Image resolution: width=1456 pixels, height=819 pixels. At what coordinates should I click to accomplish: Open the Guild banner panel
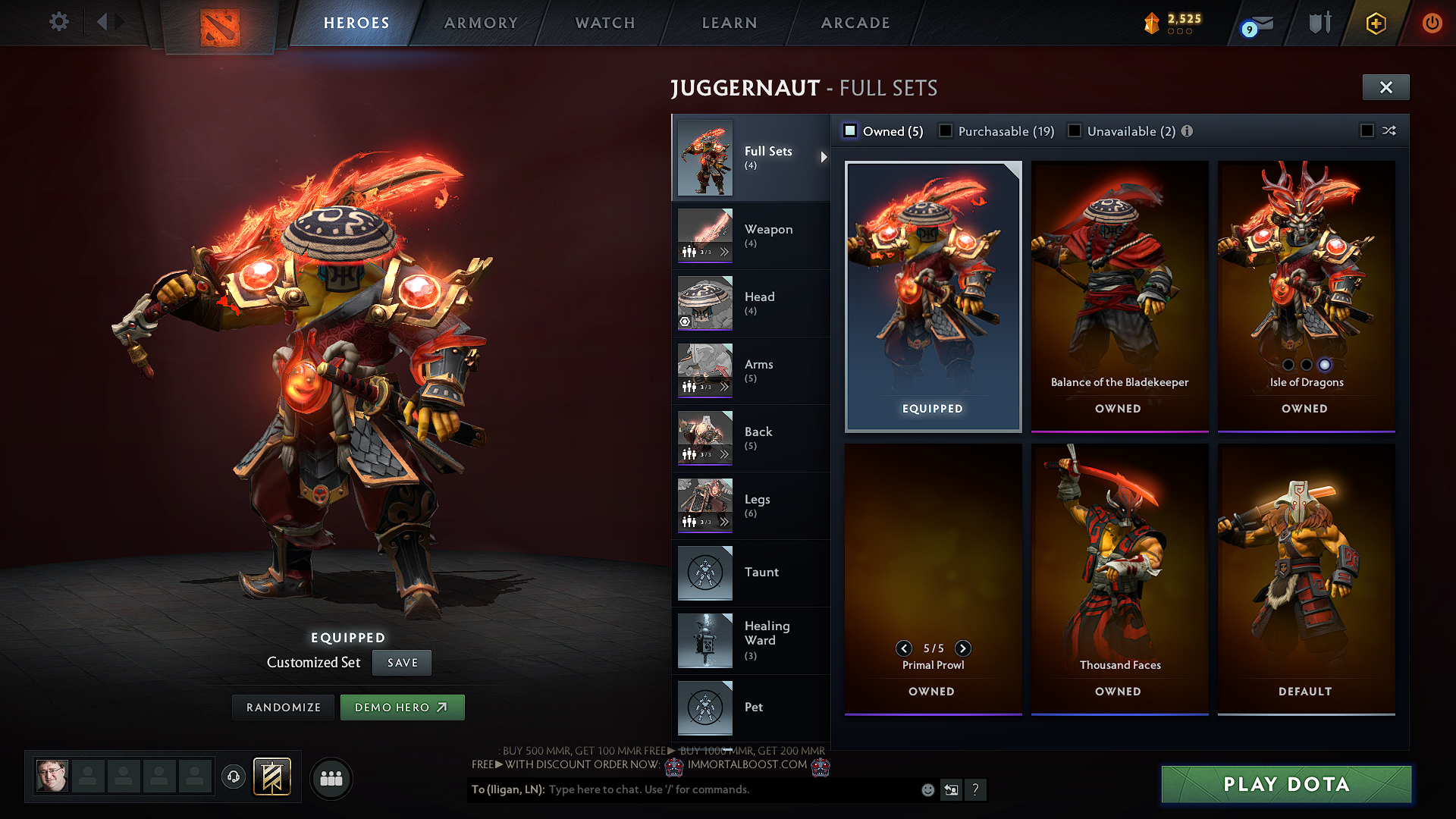(273, 776)
